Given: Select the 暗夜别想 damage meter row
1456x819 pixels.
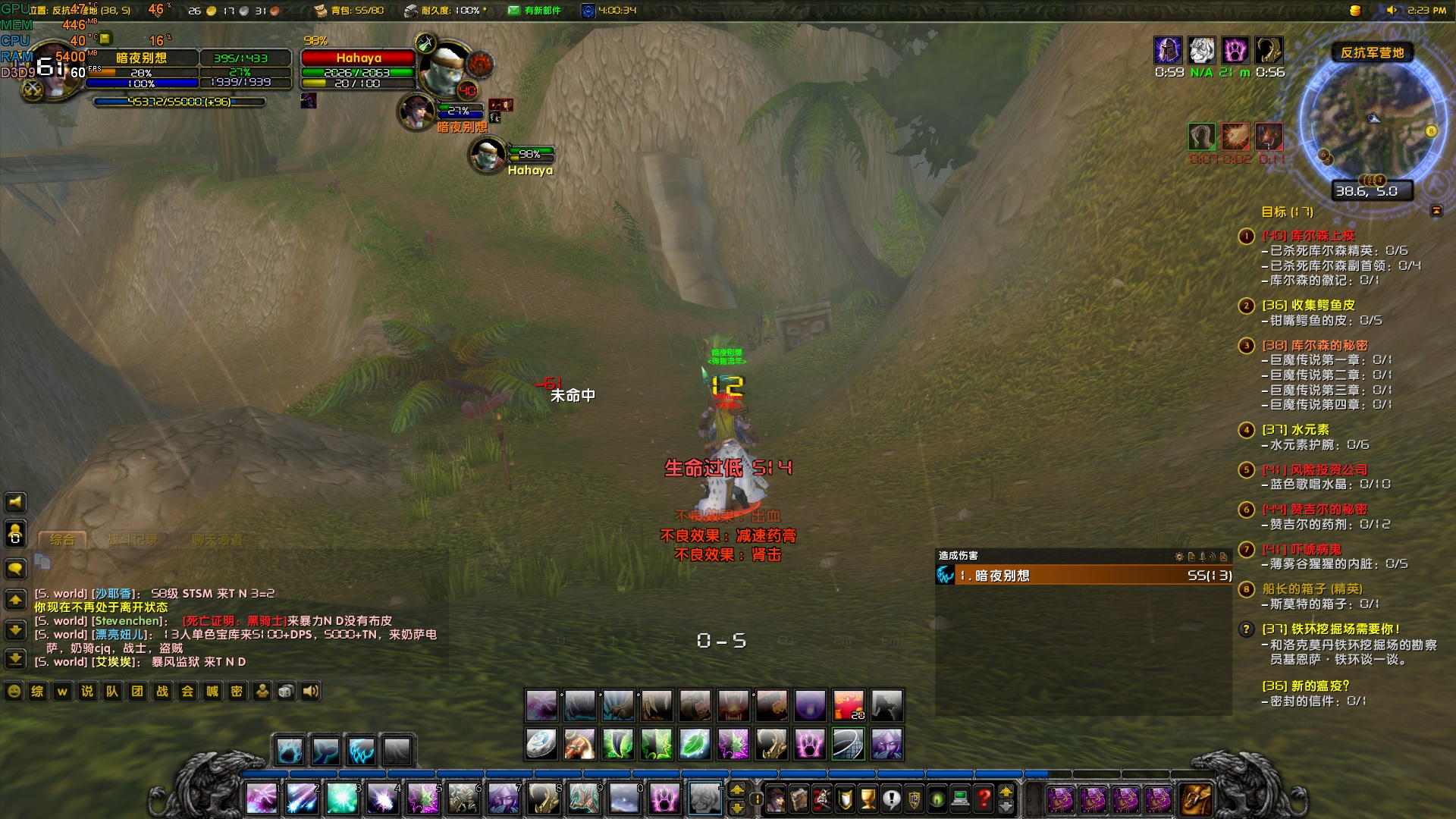Looking at the screenshot, I should (x=1084, y=576).
